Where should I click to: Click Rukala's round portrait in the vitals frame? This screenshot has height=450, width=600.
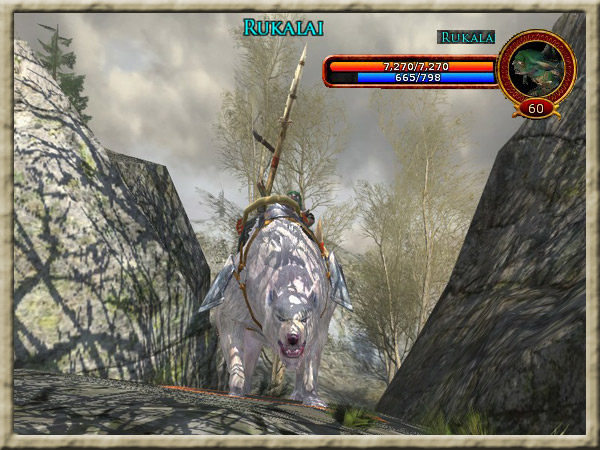pos(535,66)
